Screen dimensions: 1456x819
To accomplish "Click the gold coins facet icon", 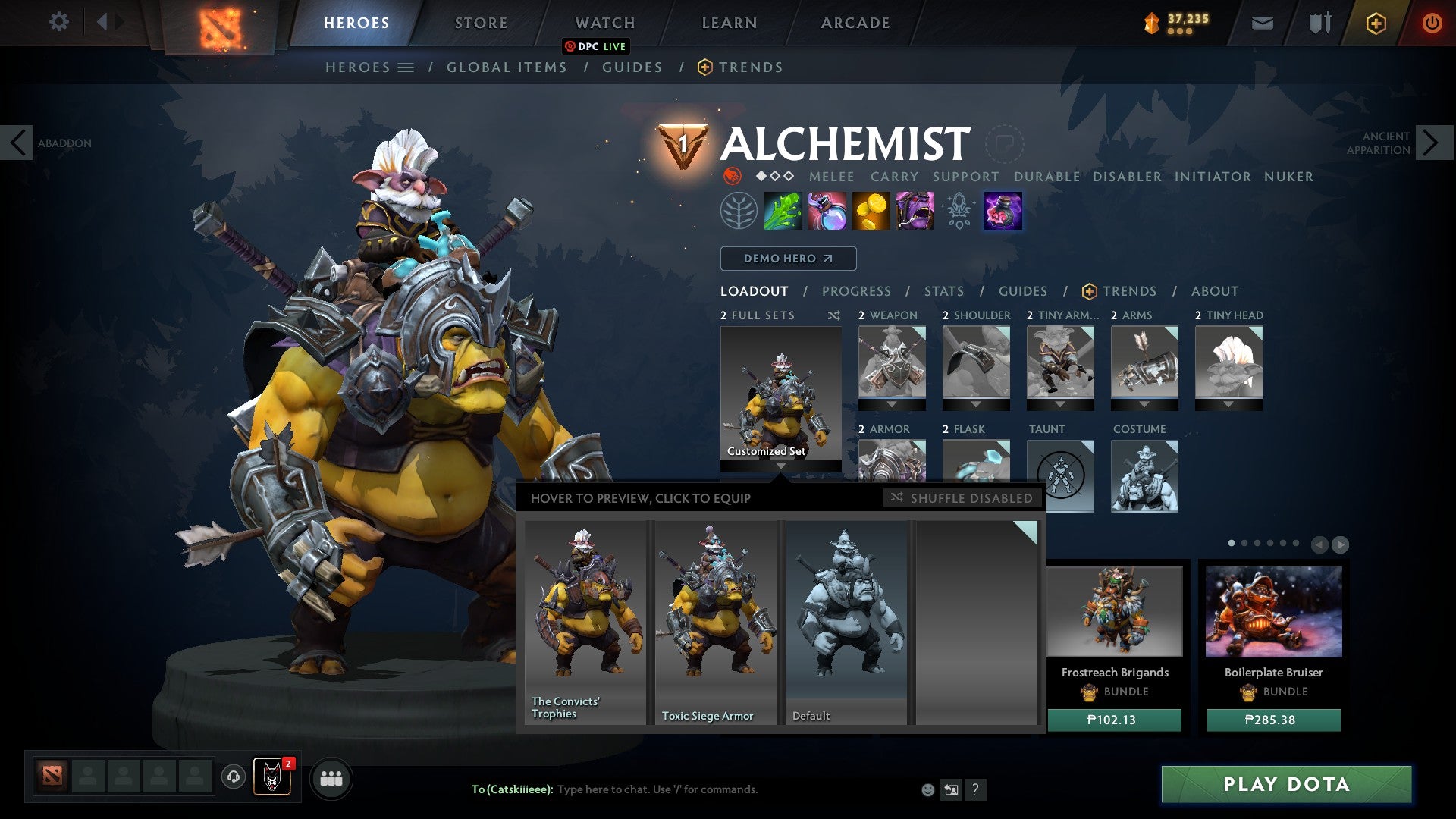I will click(x=870, y=211).
